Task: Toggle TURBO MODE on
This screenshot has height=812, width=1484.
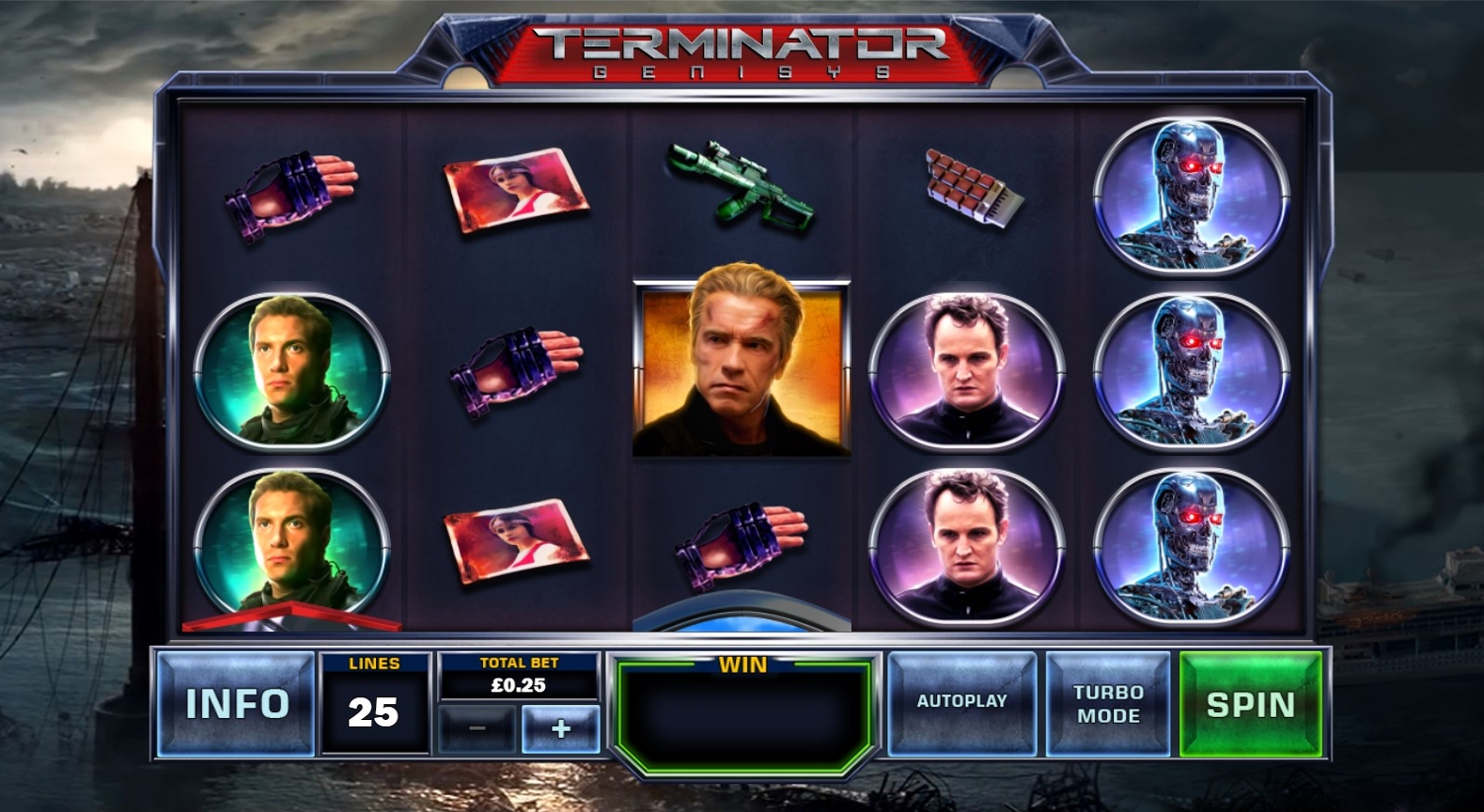Action: click(x=1108, y=704)
